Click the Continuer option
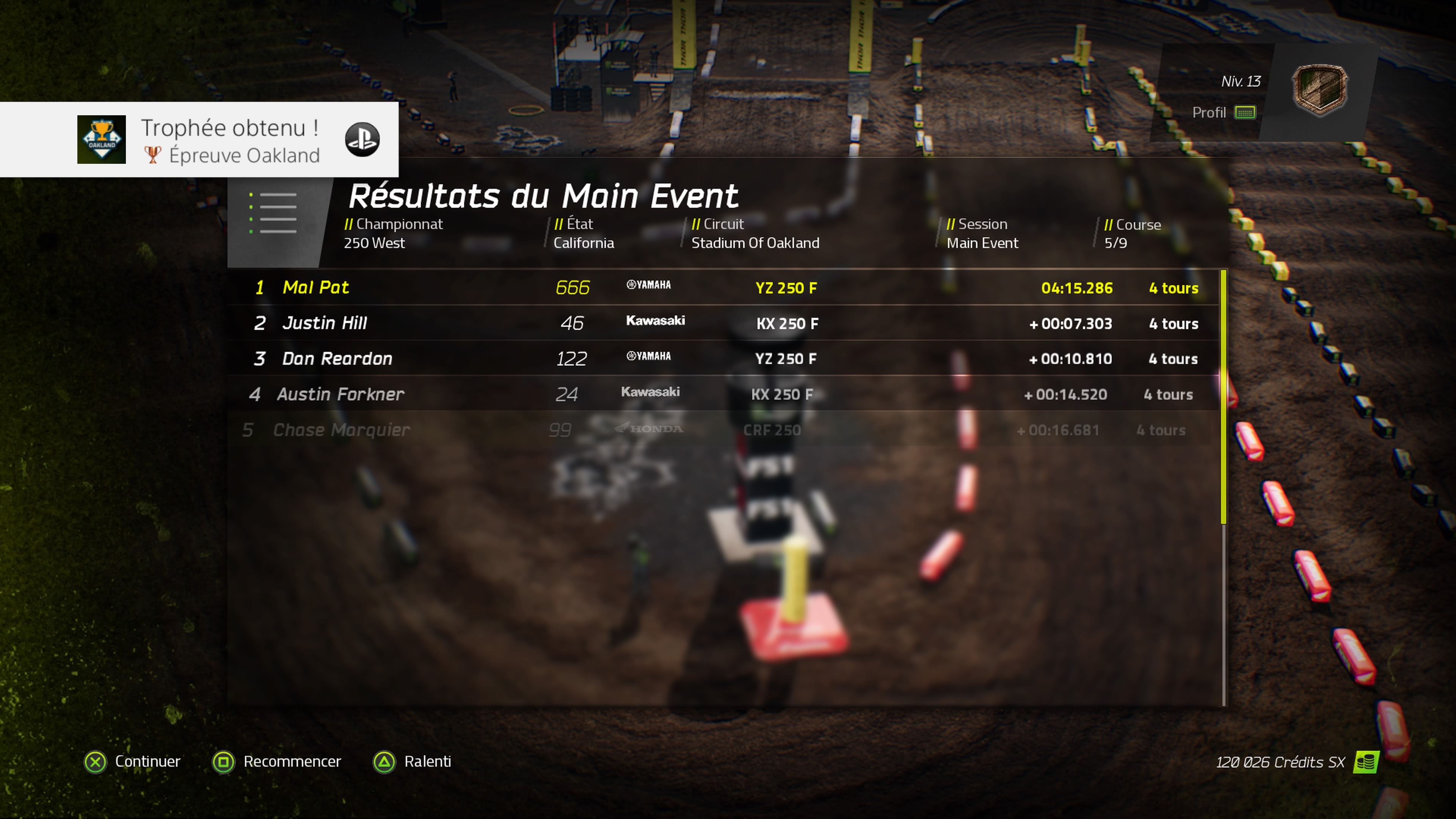The image size is (1456, 819). [132, 762]
